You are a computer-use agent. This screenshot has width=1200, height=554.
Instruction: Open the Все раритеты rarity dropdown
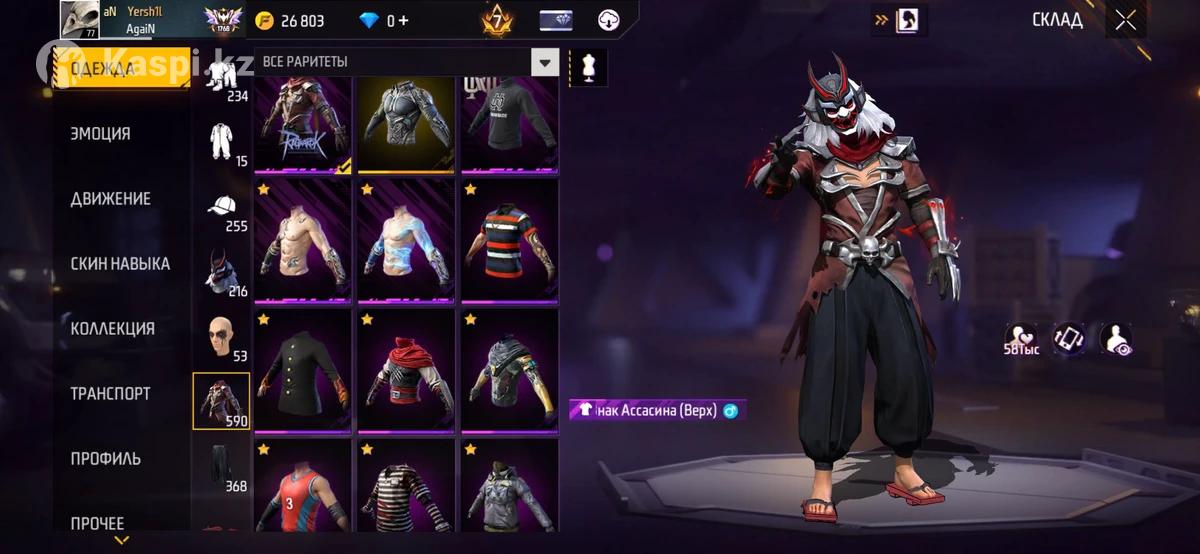point(544,62)
